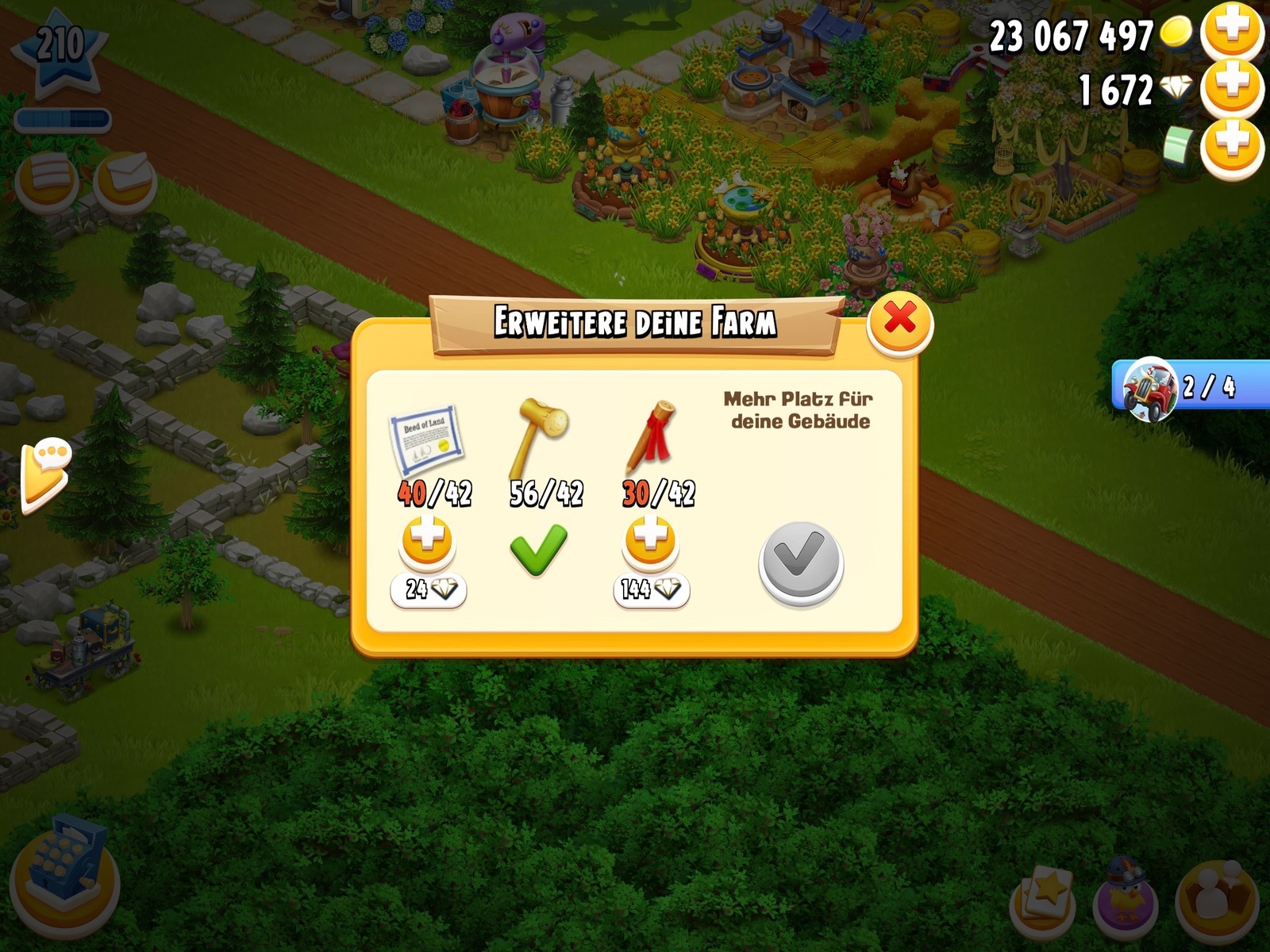Open the stacked papers newspaper button
1270x952 pixels.
48,179
